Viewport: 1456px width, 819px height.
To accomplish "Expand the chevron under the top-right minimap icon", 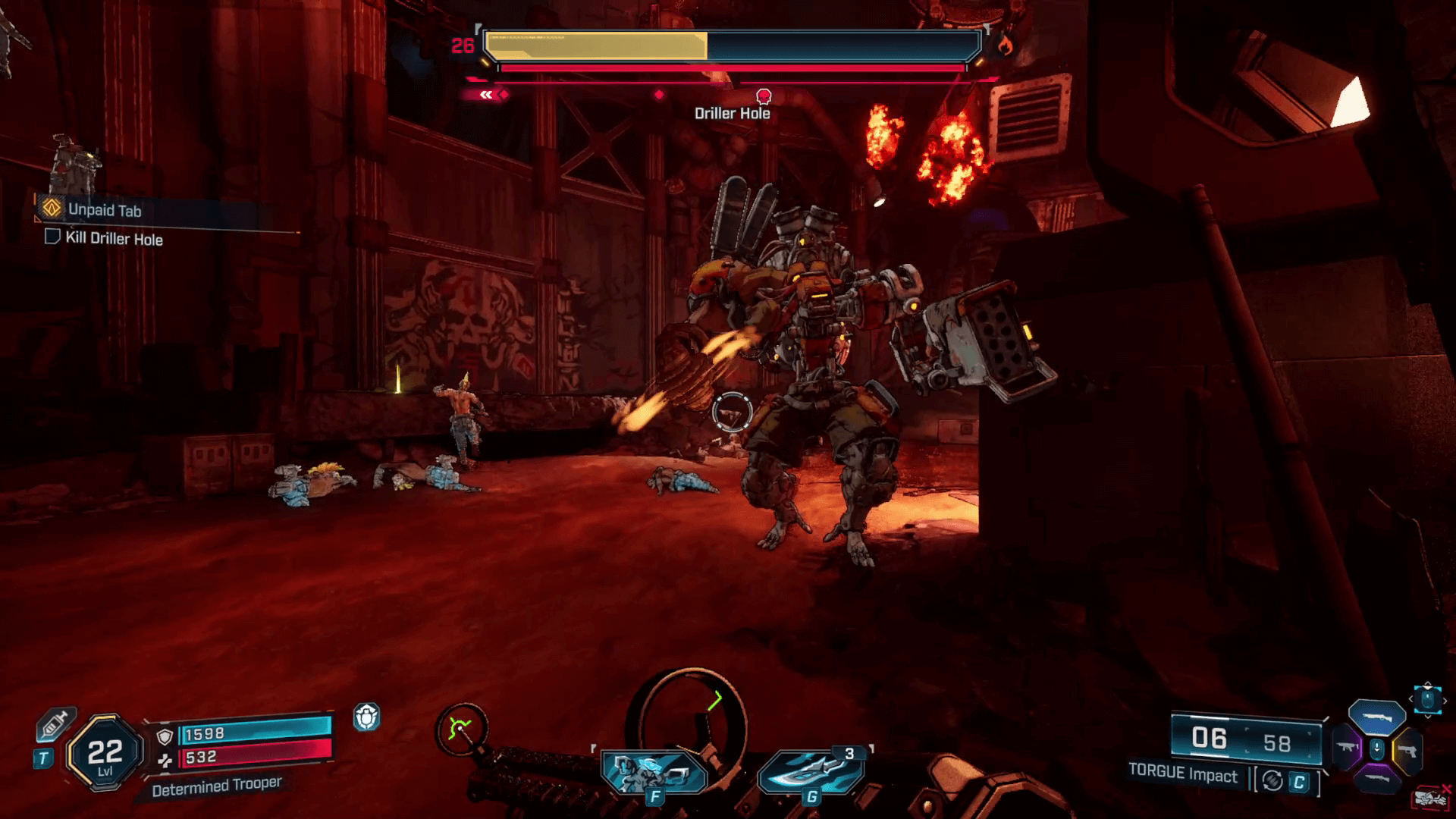I will pyautogui.click(x=1428, y=717).
